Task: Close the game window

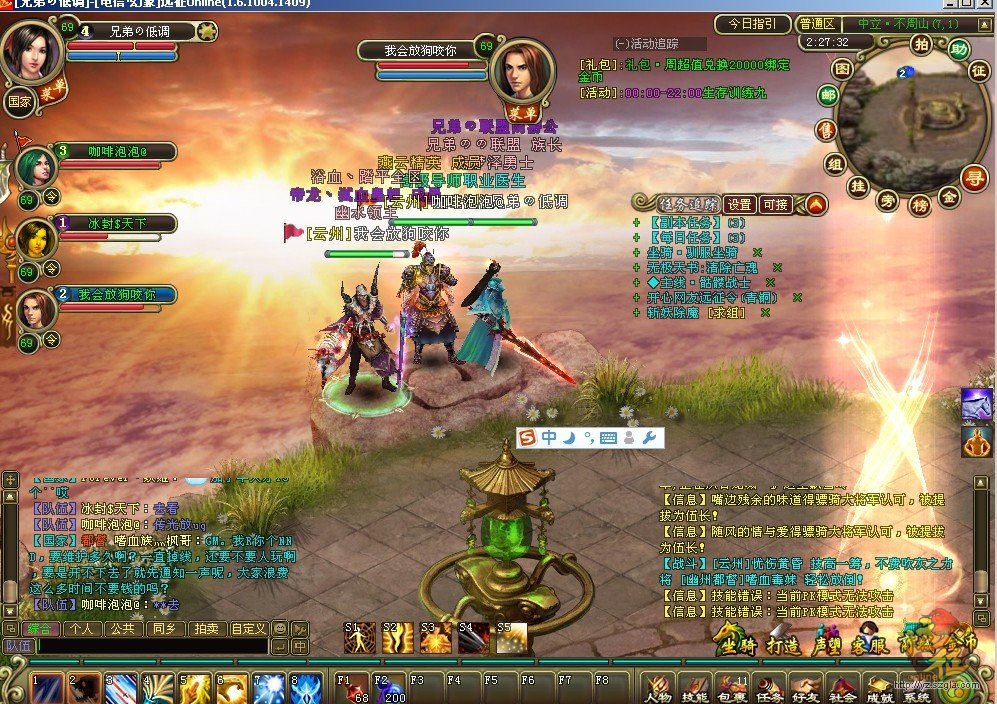Action: pos(985,4)
